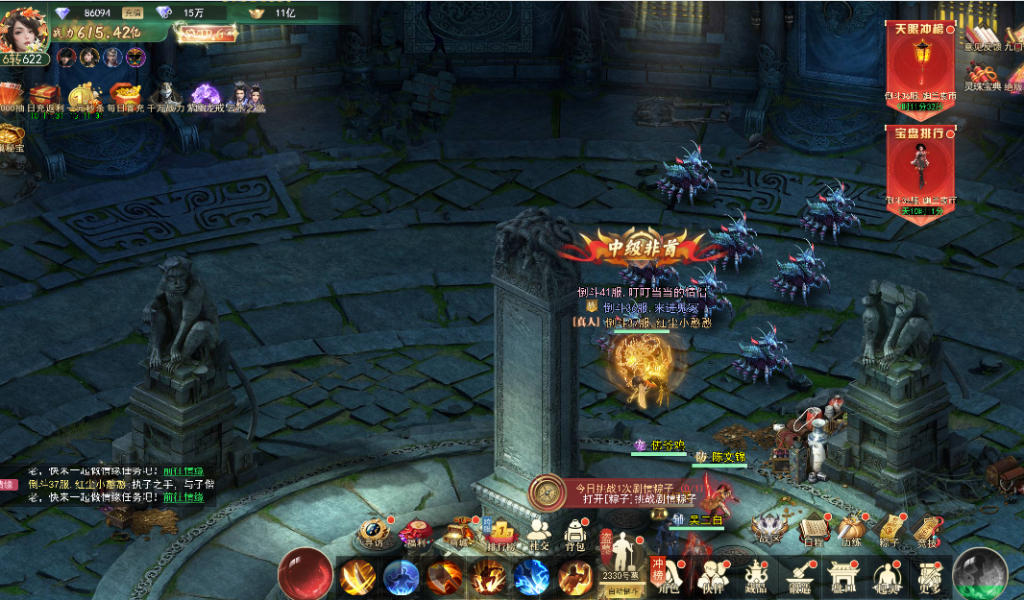Open the 背包 backpack
1024x600 pixels.
click(x=574, y=532)
